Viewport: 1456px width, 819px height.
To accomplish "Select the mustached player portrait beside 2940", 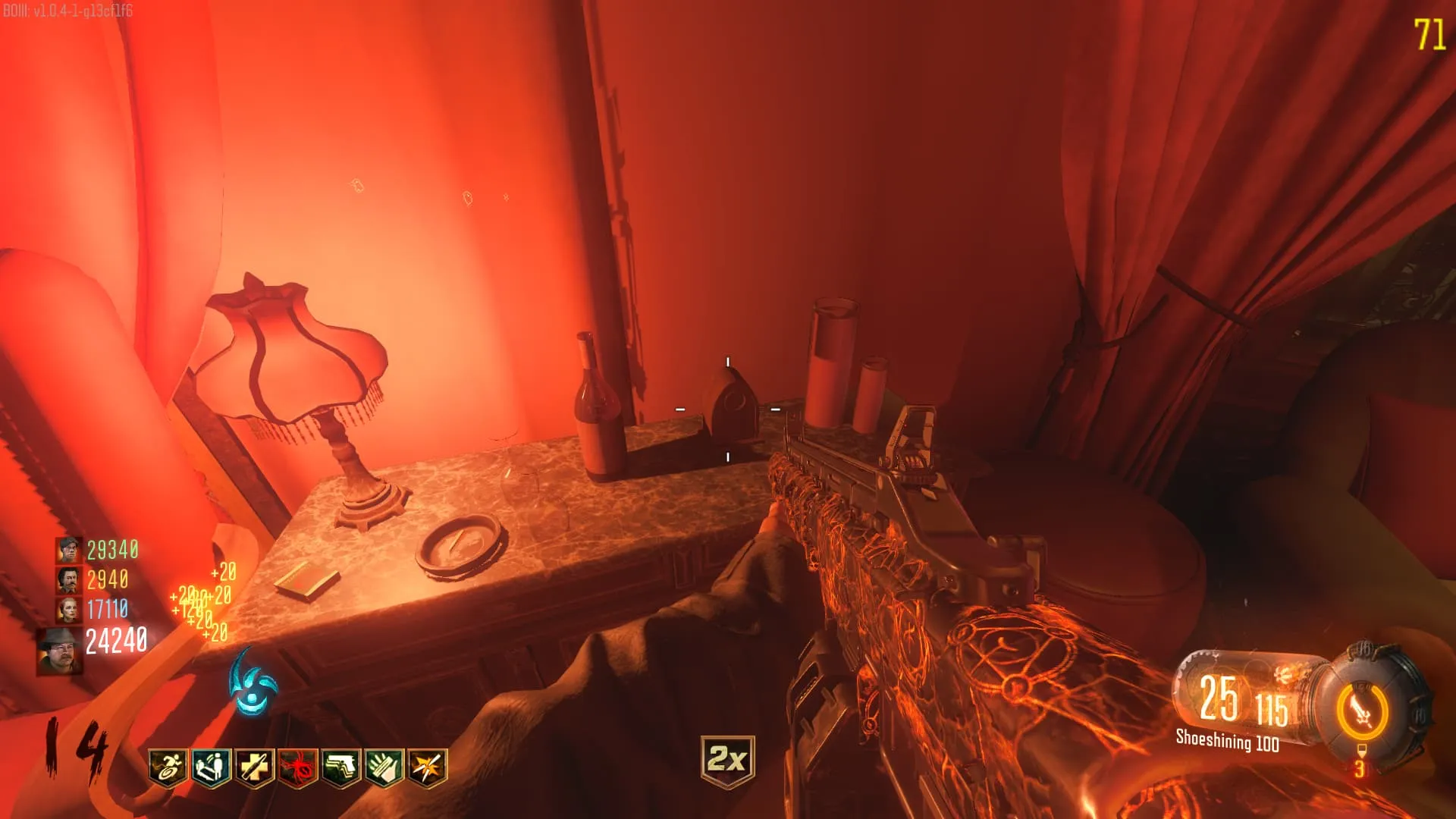I will click(x=68, y=580).
